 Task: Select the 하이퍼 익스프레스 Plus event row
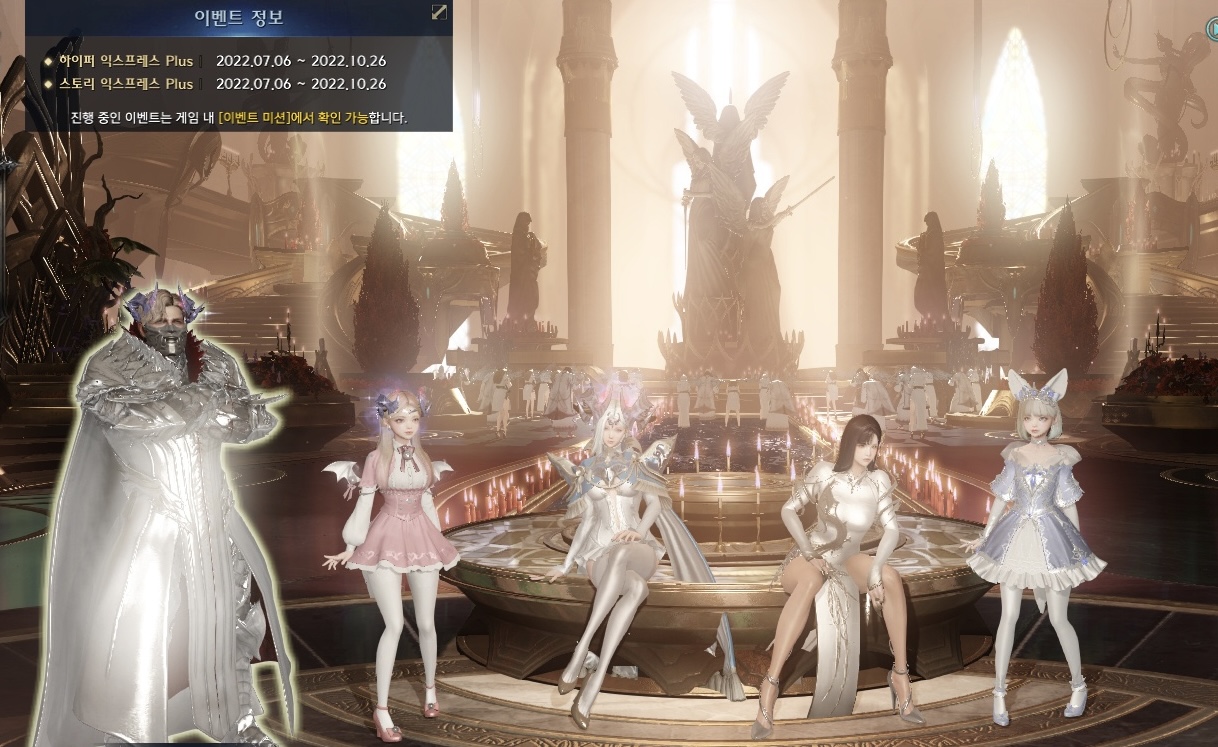[x=124, y=61]
